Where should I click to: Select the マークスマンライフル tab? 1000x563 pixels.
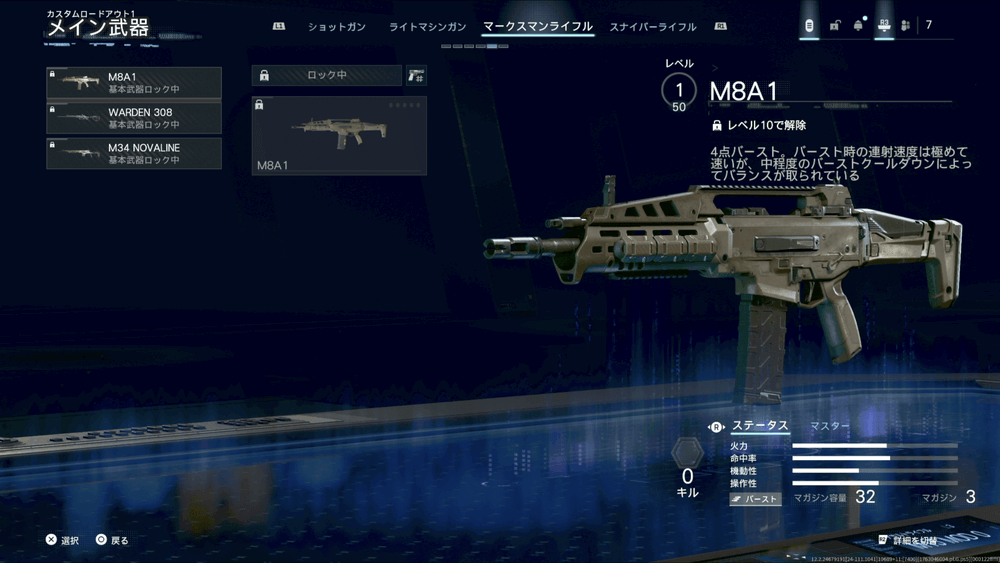[537, 26]
